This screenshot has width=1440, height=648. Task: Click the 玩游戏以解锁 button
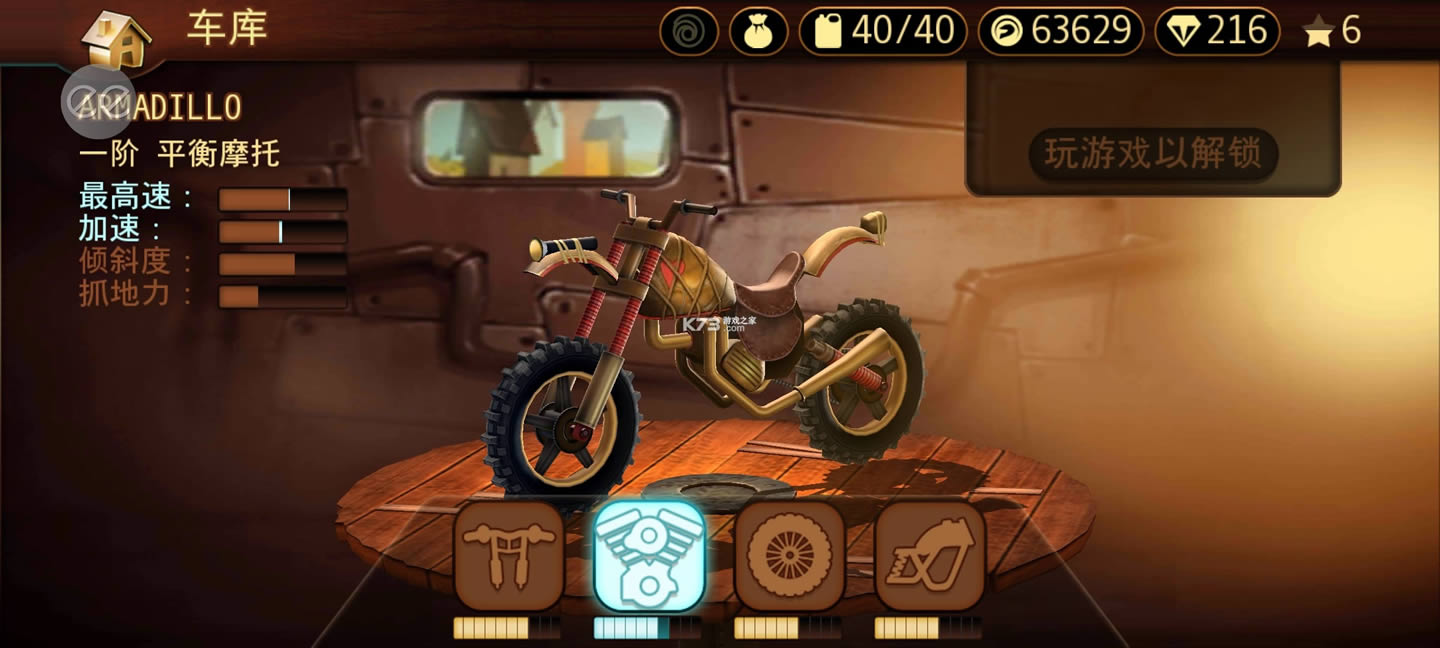tap(1153, 154)
